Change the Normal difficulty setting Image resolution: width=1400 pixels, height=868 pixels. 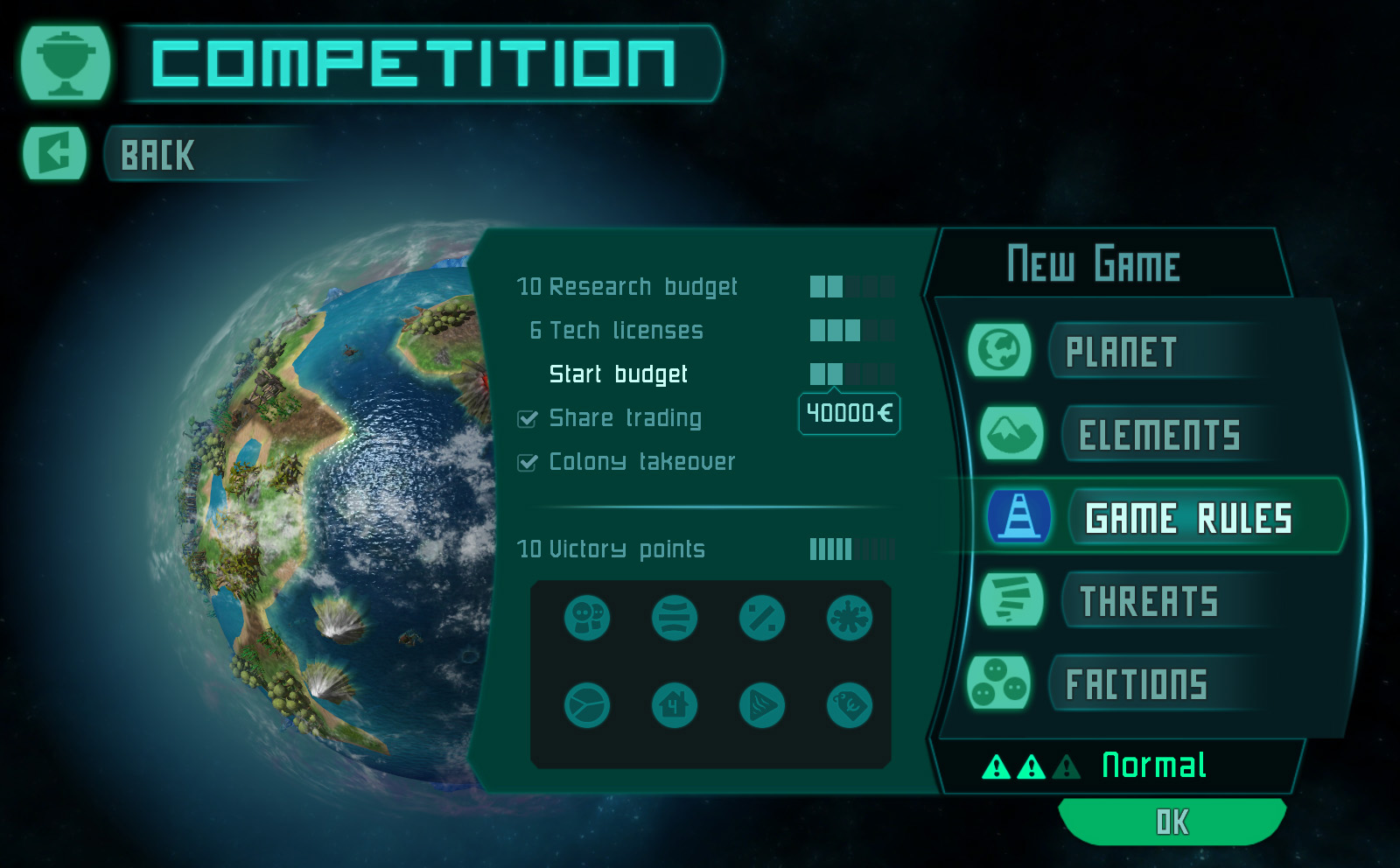pos(1153,766)
